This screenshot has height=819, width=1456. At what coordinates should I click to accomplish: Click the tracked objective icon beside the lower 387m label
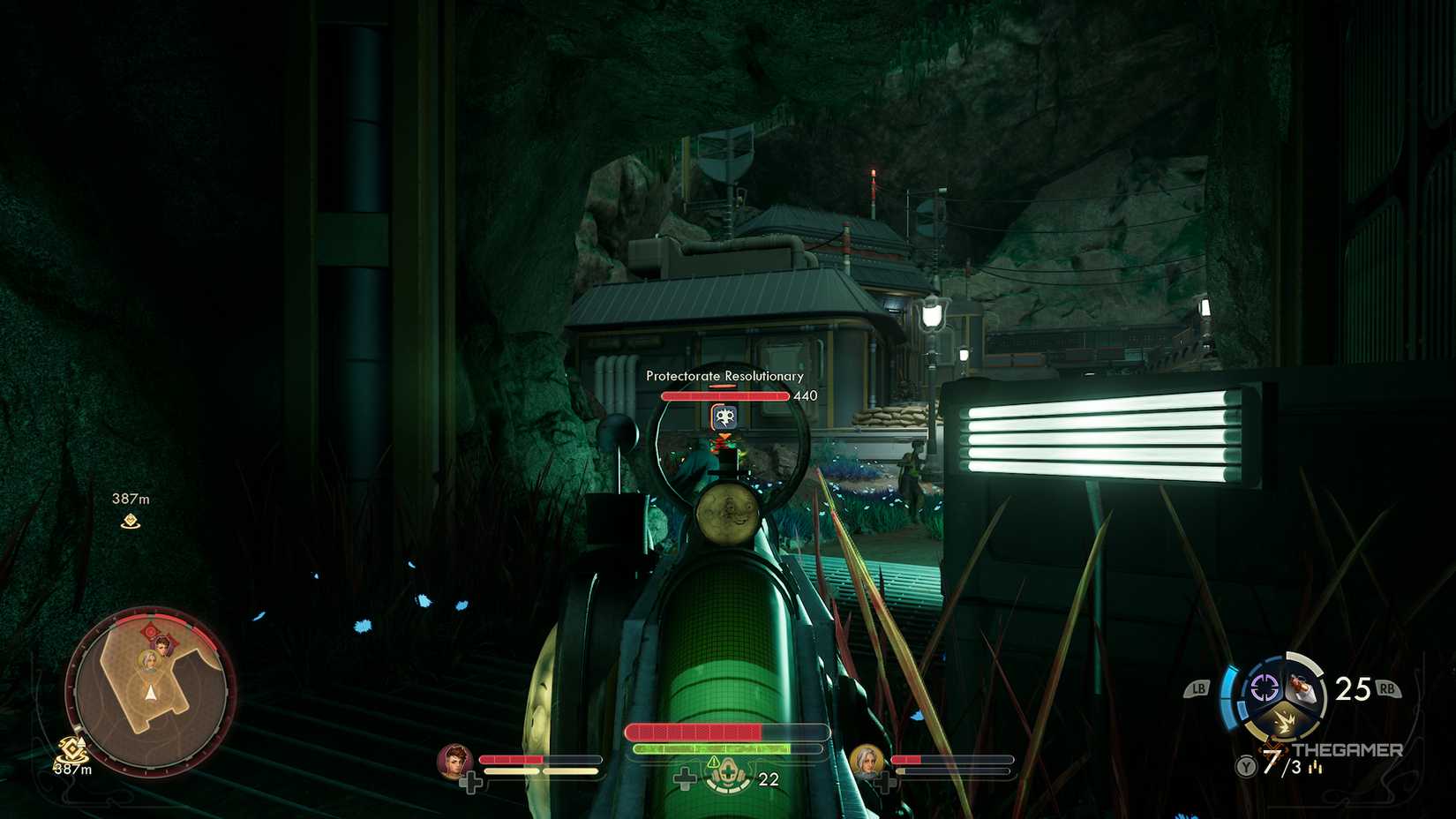pos(71,748)
